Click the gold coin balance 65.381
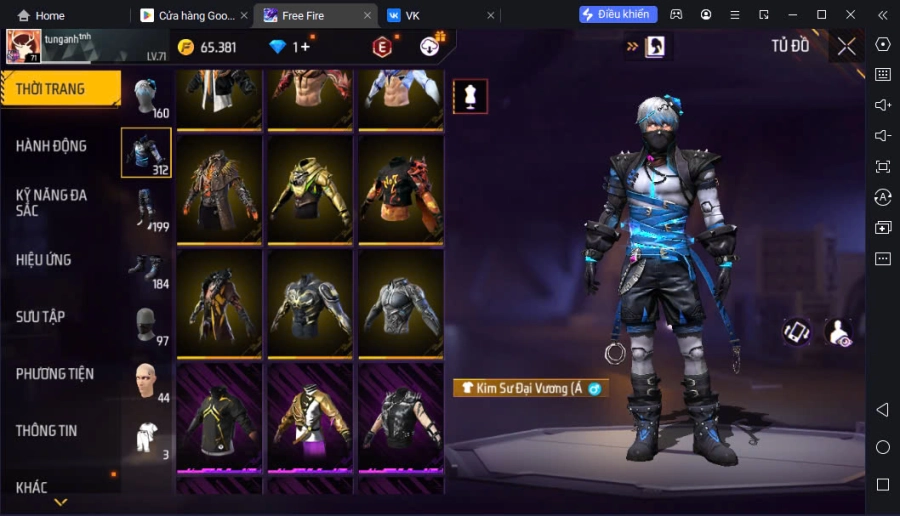900x516 pixels. coord(208,47)
